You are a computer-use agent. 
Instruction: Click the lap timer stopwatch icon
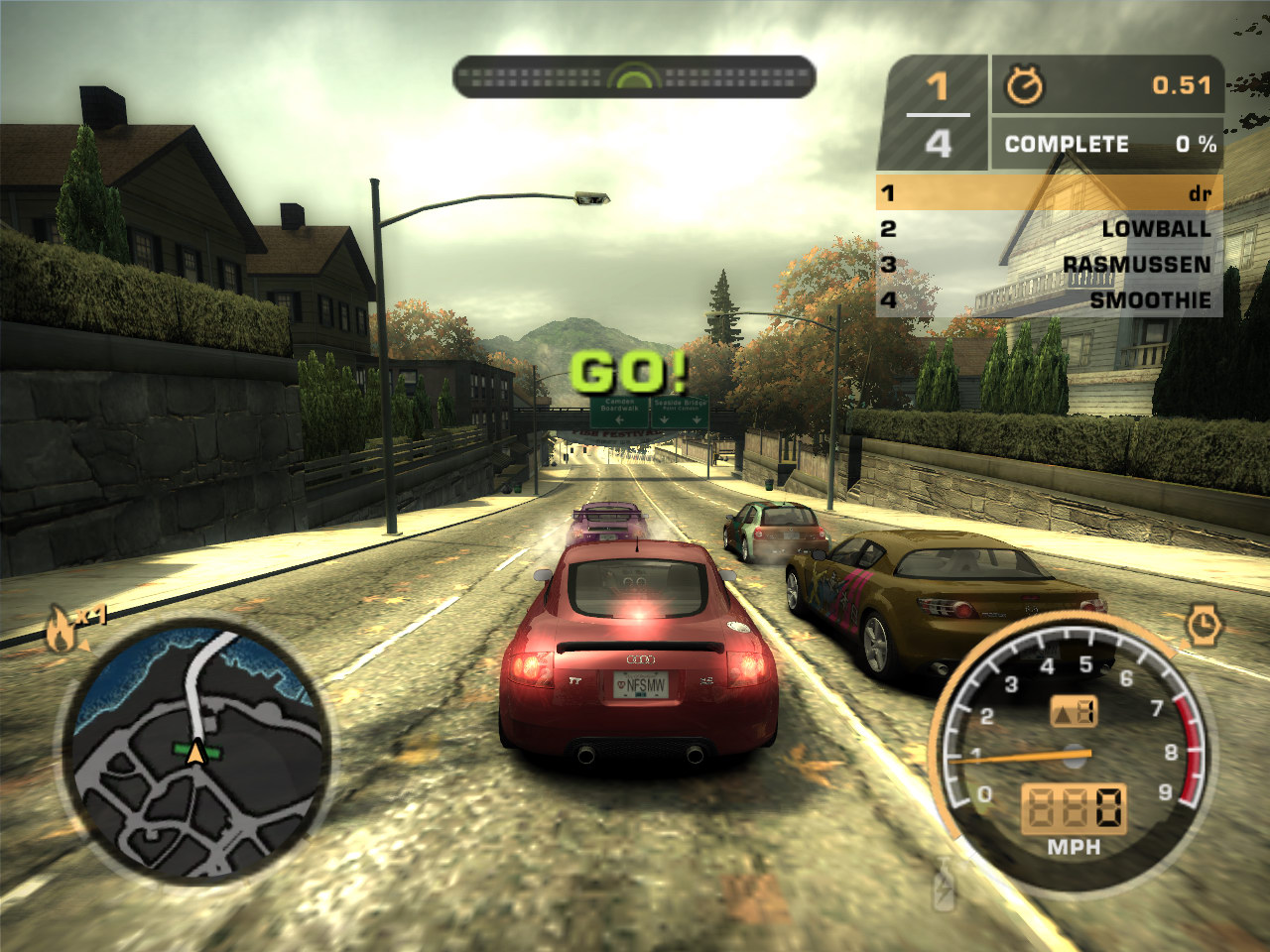click(x=1024, y=86)
